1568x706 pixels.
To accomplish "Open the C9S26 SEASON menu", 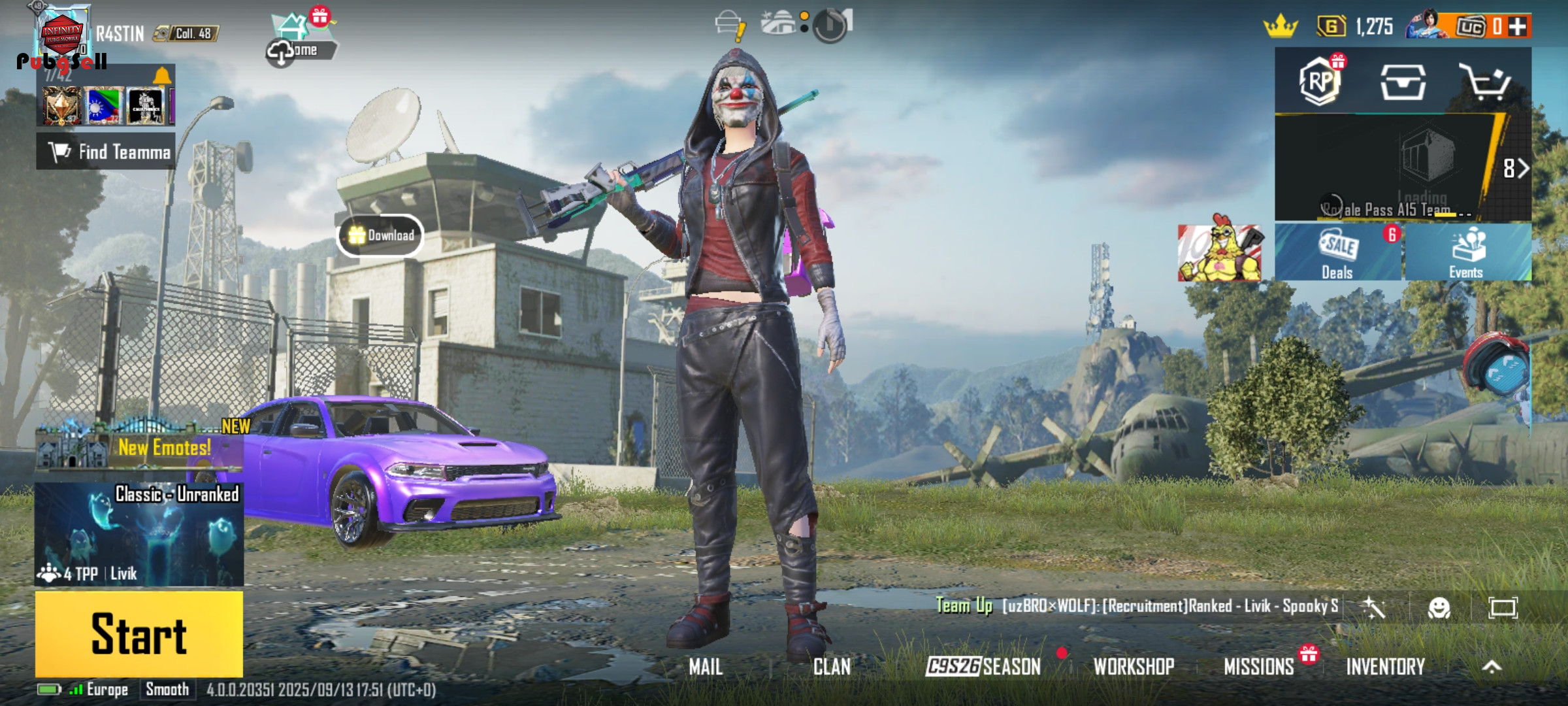I will click(x=983, y=667).
